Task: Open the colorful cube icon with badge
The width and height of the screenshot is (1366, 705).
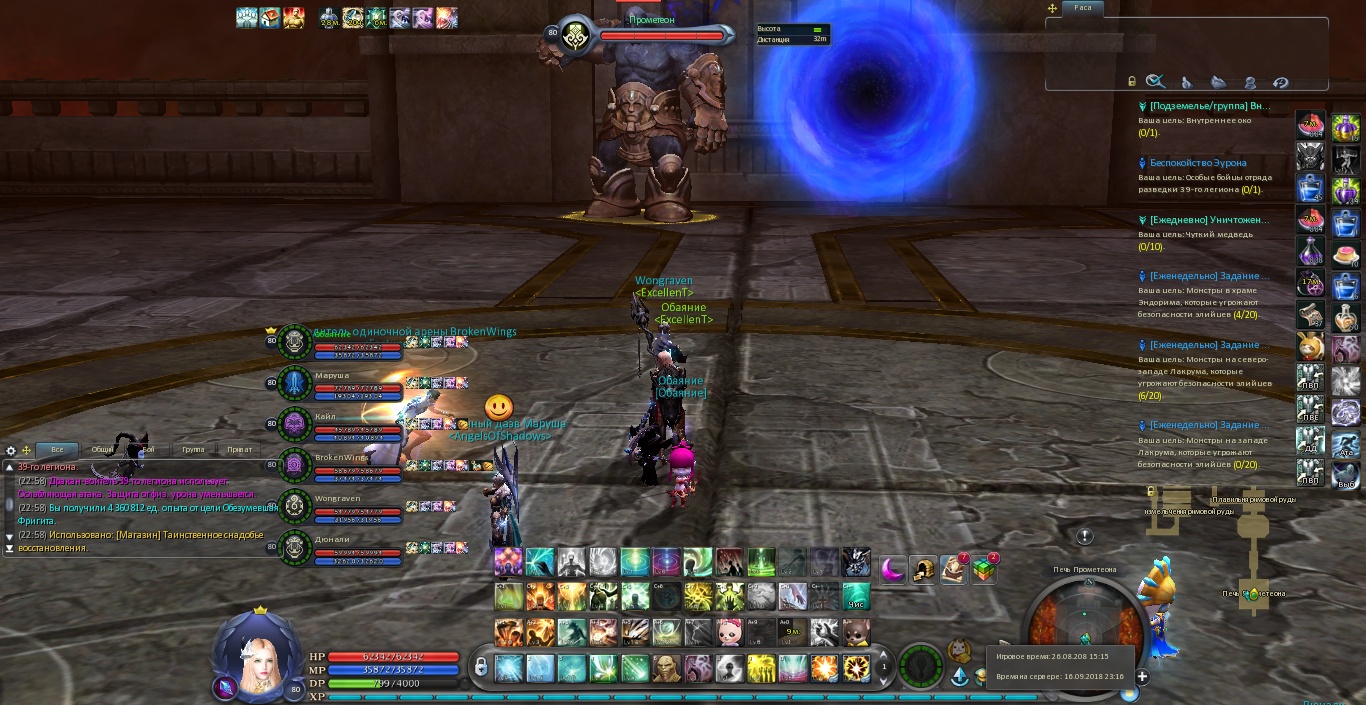Action: pyautogui.click(x=984, y=569)
